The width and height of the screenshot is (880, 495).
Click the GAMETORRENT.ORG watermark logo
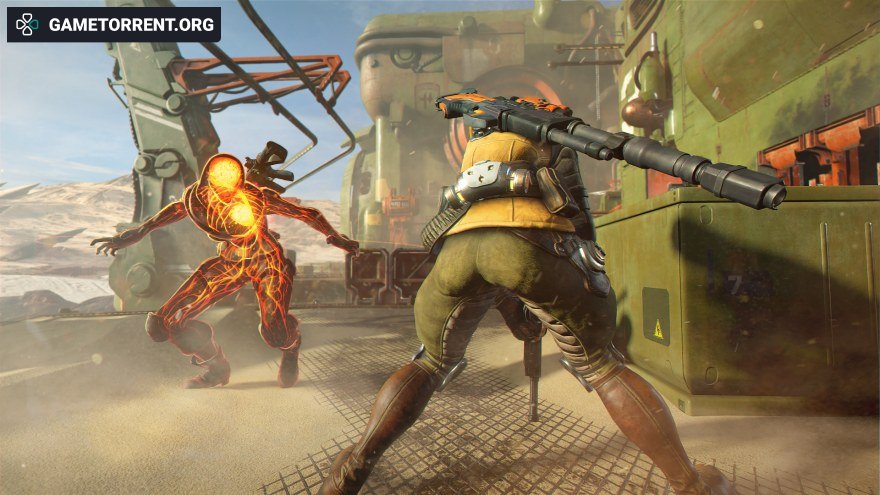pos(114,25)
